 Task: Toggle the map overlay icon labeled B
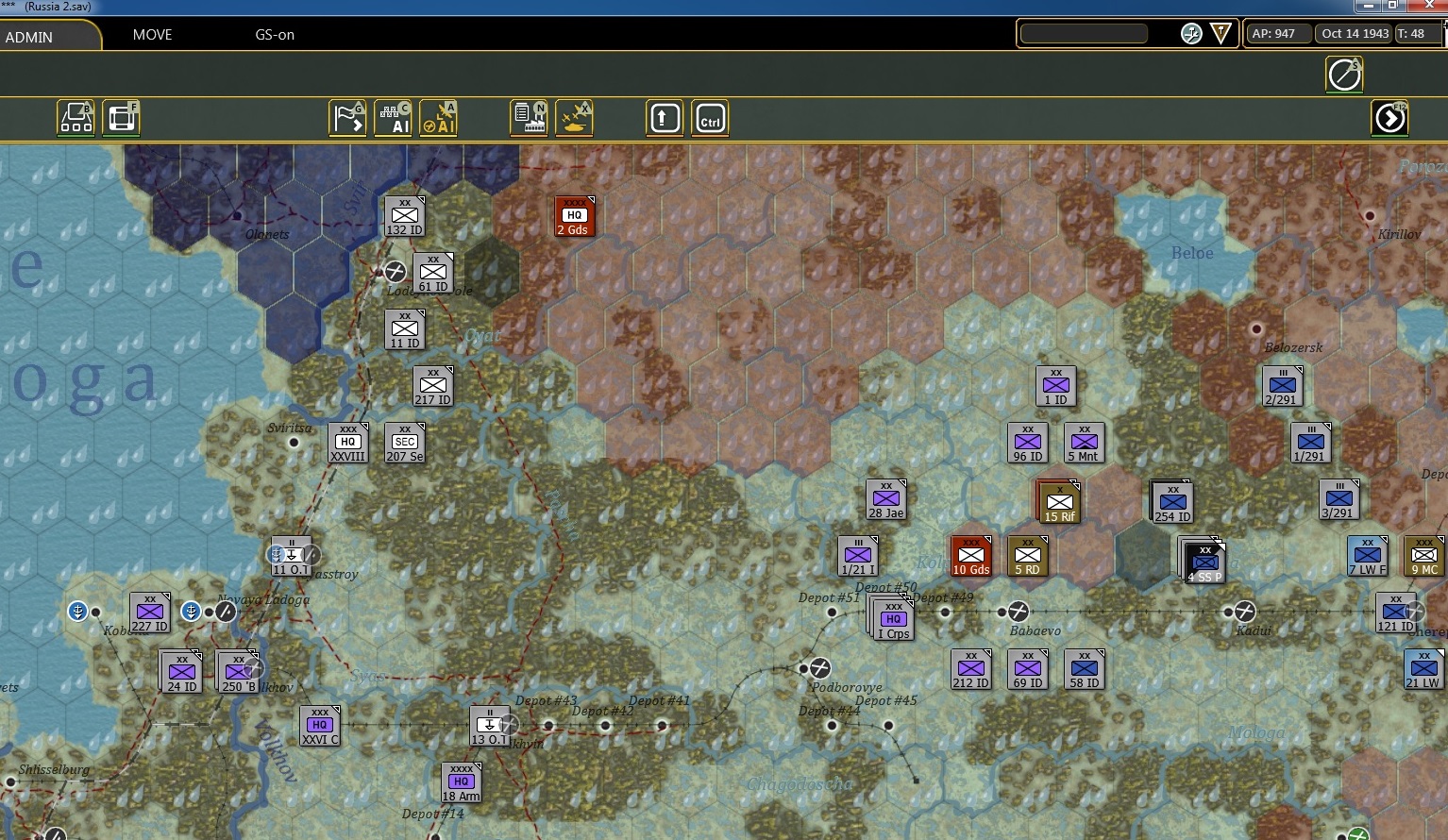[x=76, y=118]
